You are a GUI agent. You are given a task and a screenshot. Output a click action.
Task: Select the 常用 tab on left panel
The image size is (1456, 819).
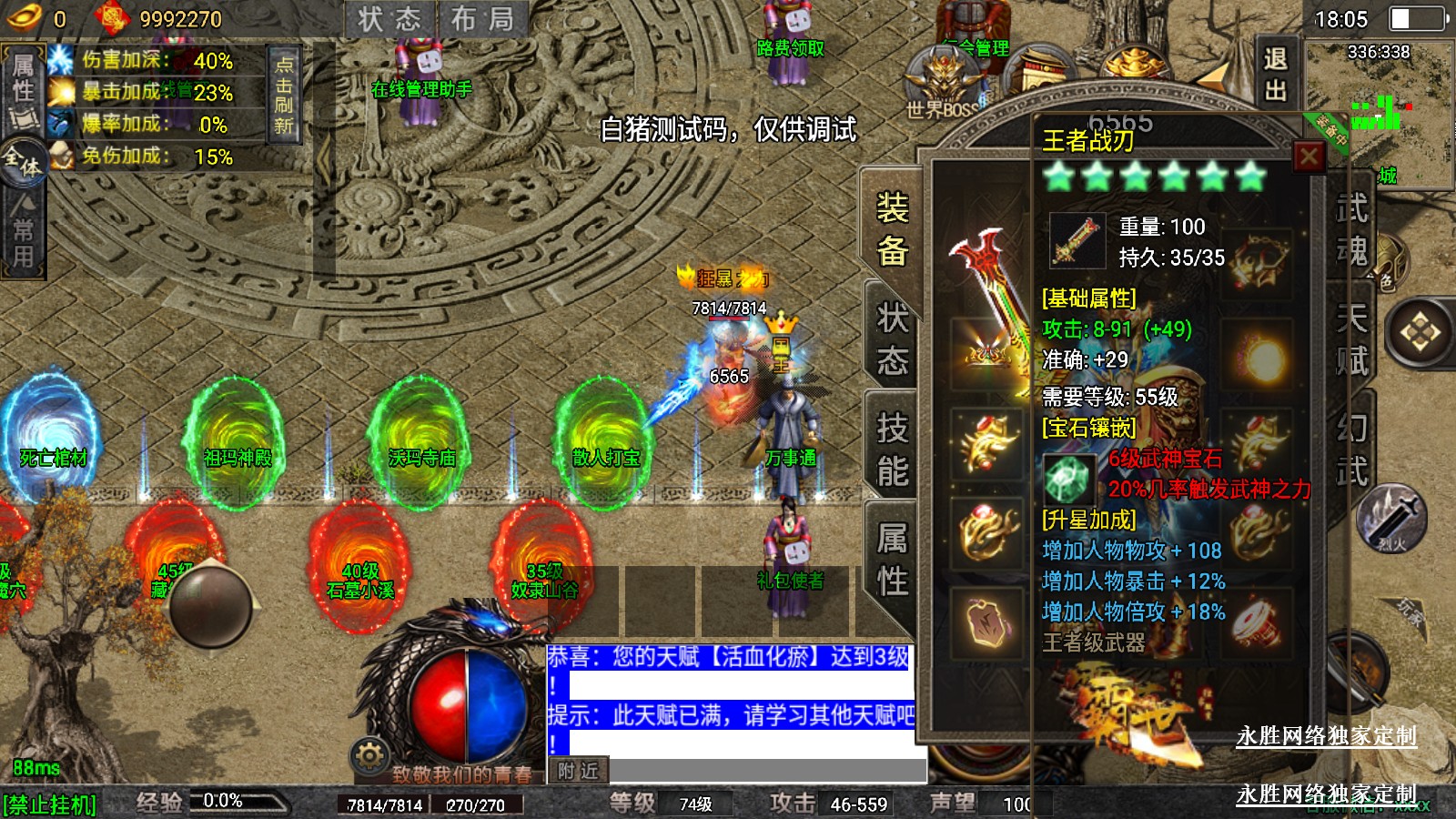point(22,232)
